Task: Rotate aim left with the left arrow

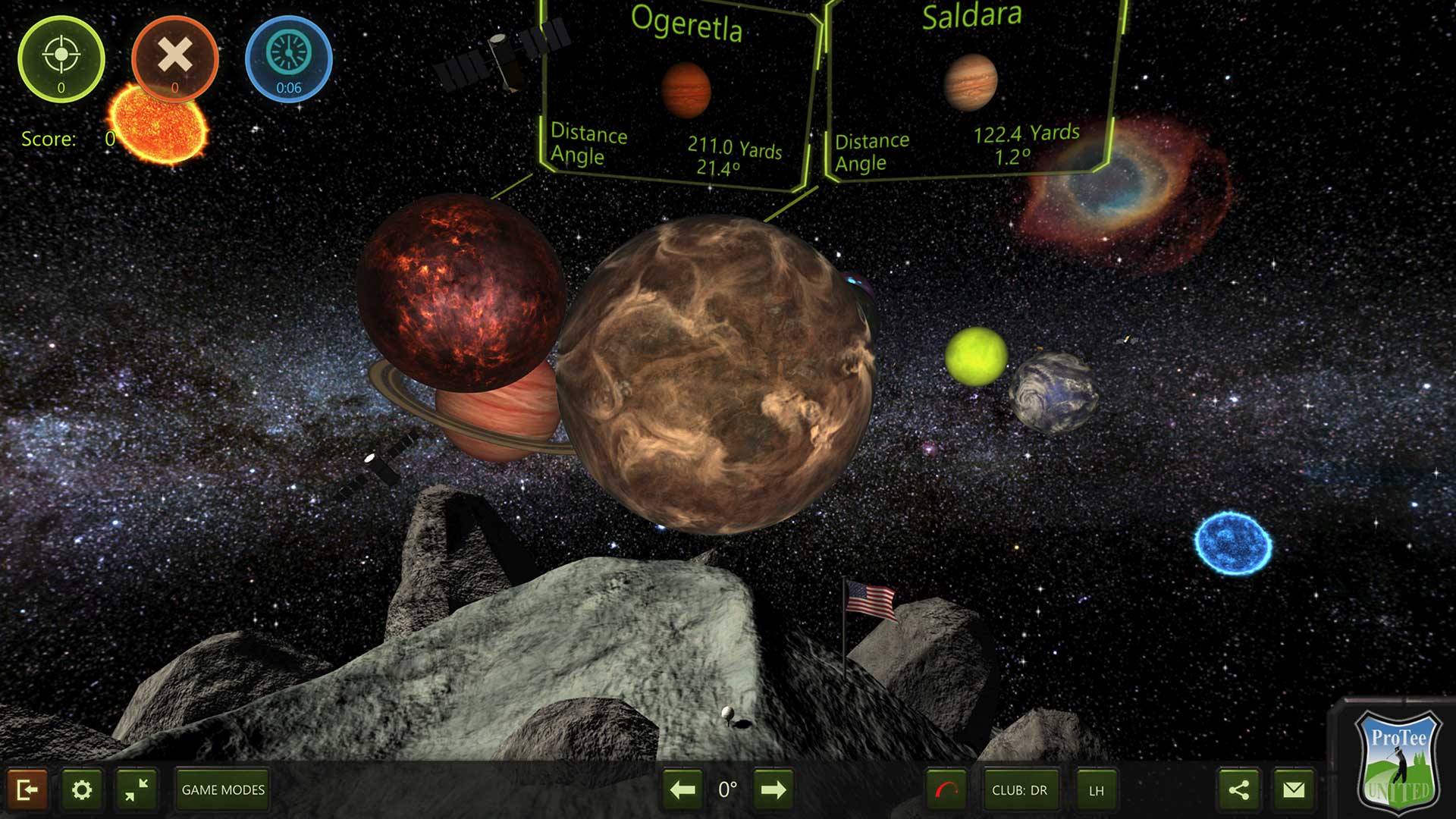Action: coord(682,790)
